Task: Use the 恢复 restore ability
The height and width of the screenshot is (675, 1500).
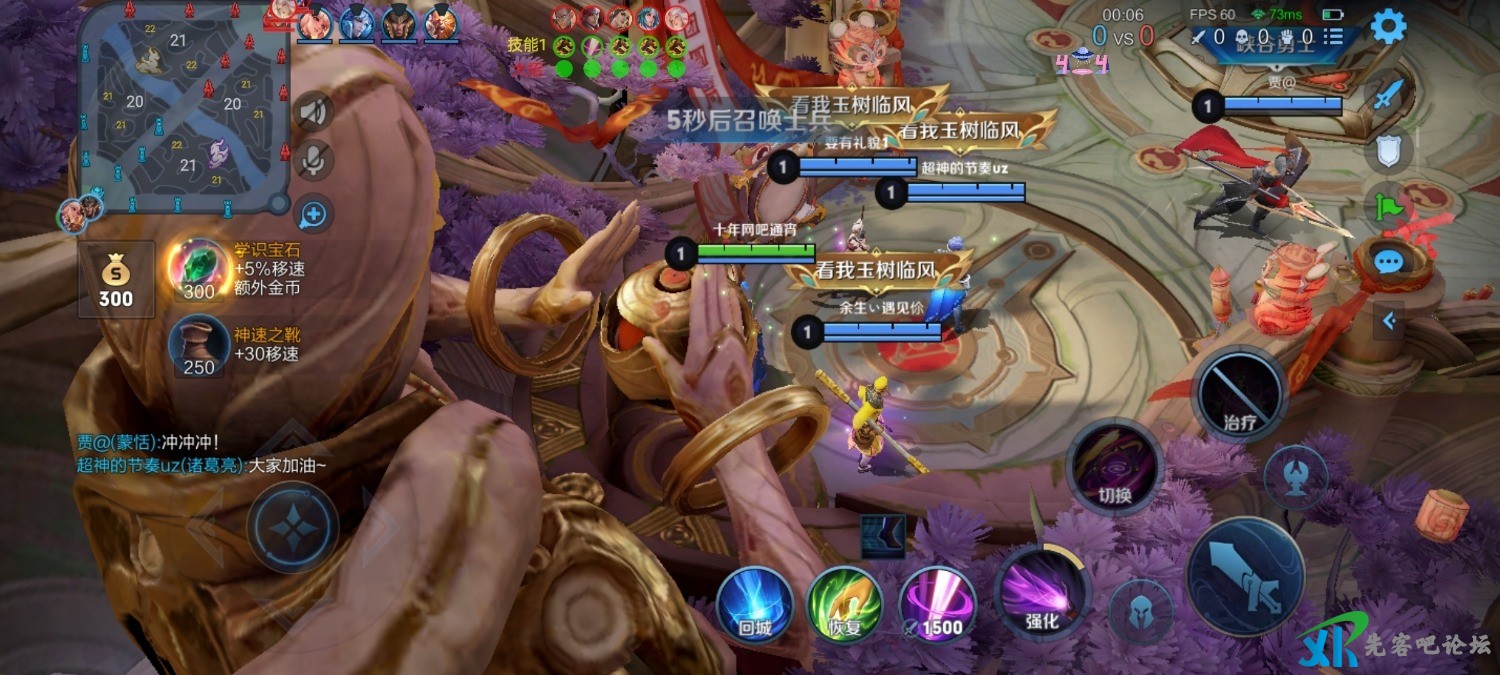Action: coord(845,604)
